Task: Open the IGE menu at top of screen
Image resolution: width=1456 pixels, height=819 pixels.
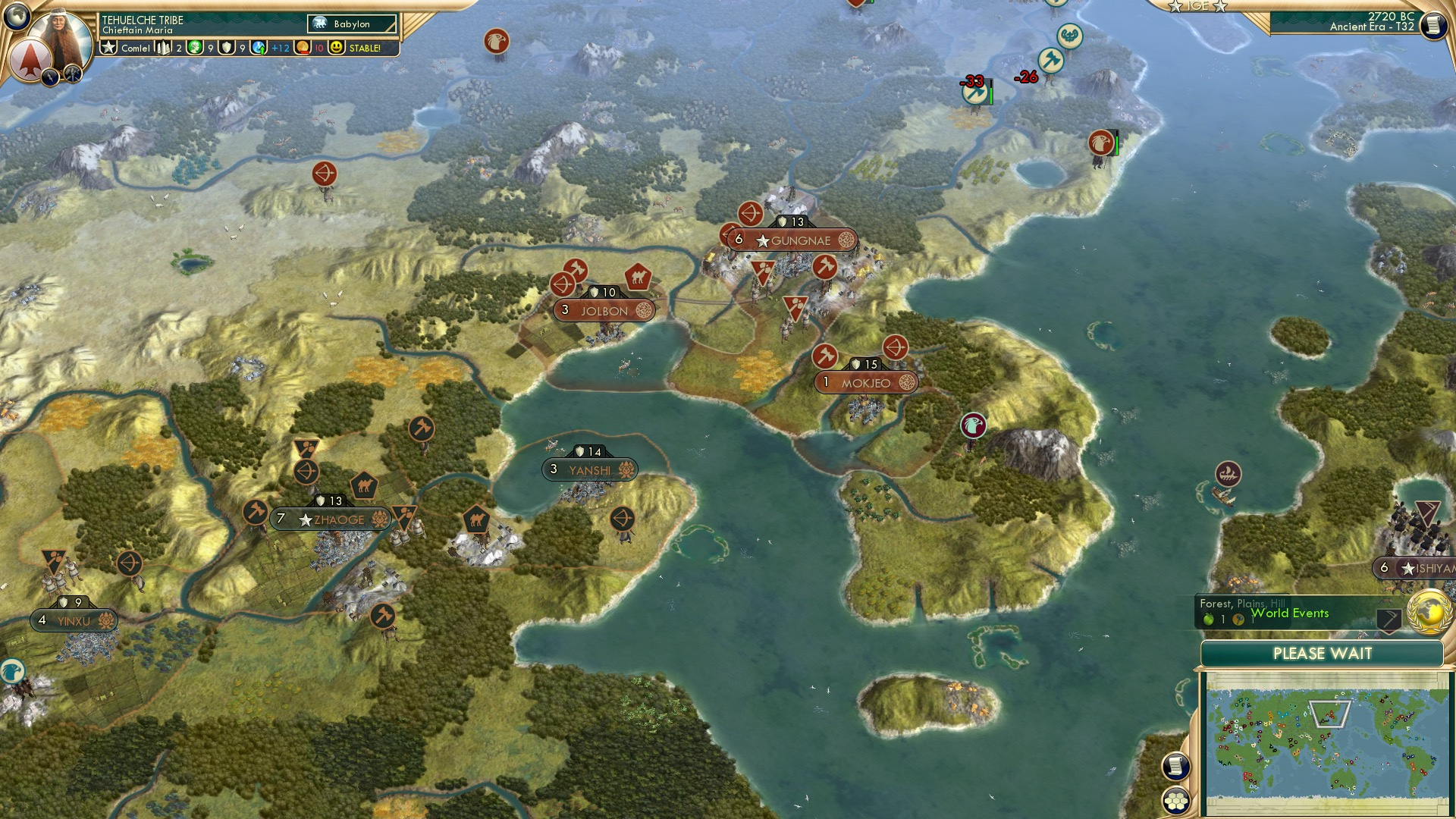Action: click(x=1199, y=7)
